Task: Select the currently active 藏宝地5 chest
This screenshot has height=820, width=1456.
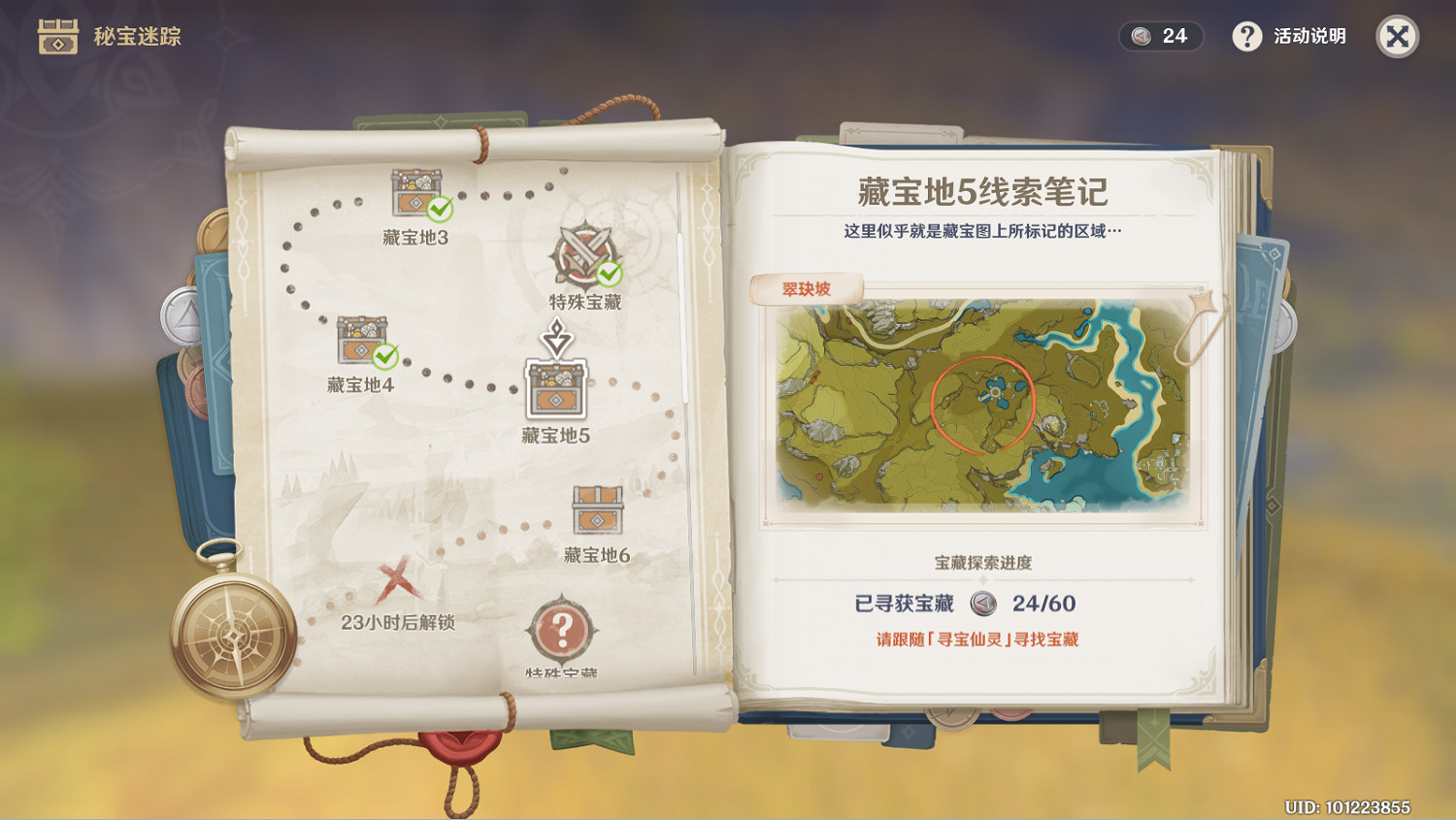Action: [x=554, y=388]
